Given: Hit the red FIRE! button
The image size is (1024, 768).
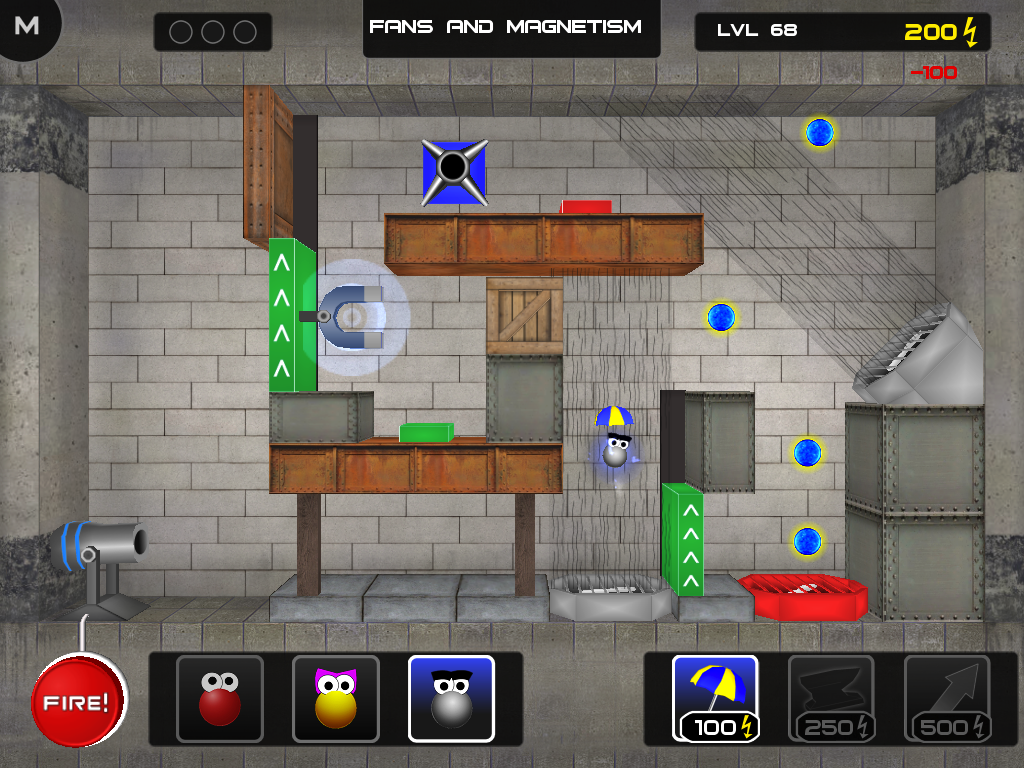Looking at the screenshot, I should click(78, 701).
